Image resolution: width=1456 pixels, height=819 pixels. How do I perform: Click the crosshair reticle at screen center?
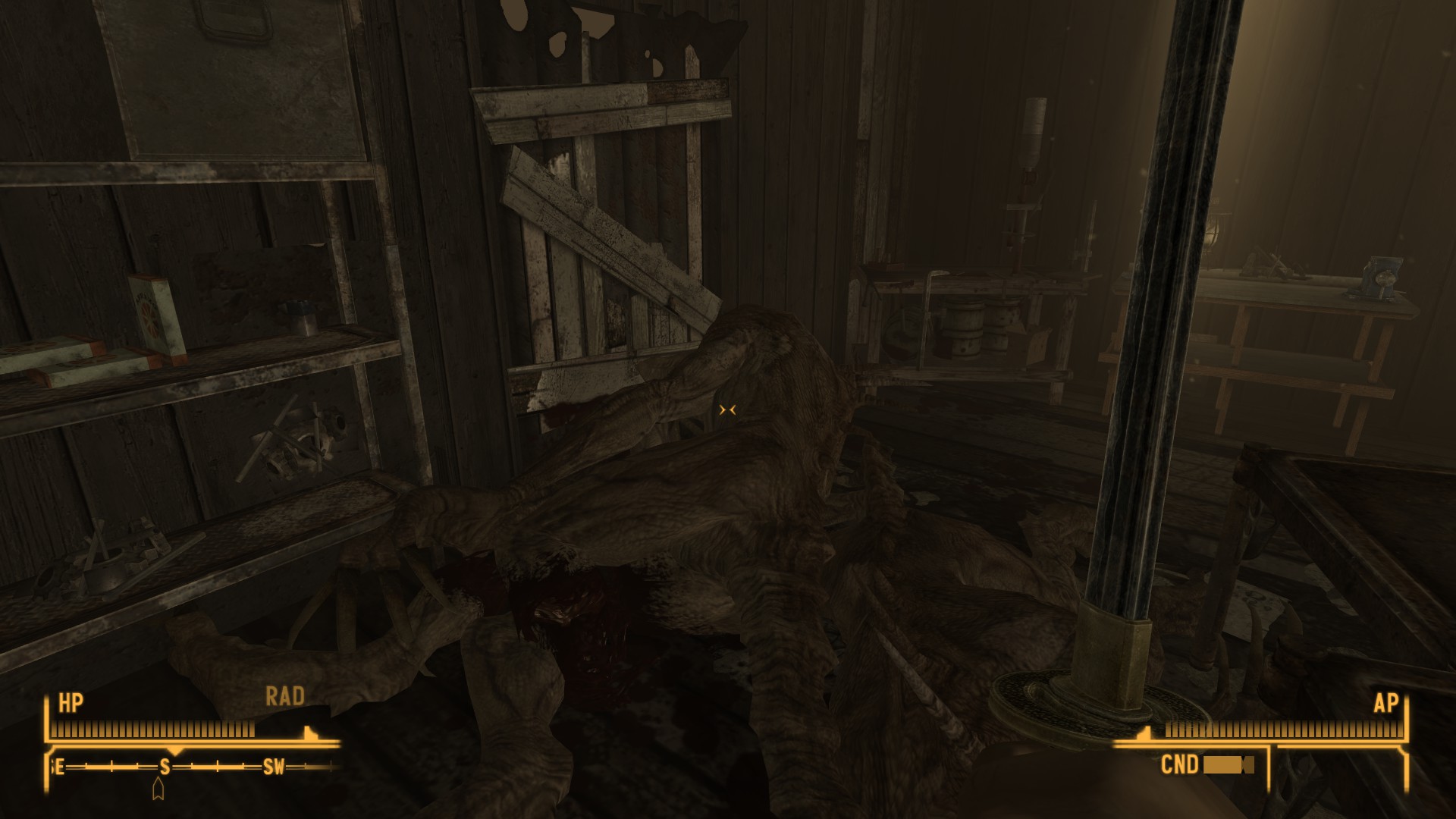pos(728,409)
